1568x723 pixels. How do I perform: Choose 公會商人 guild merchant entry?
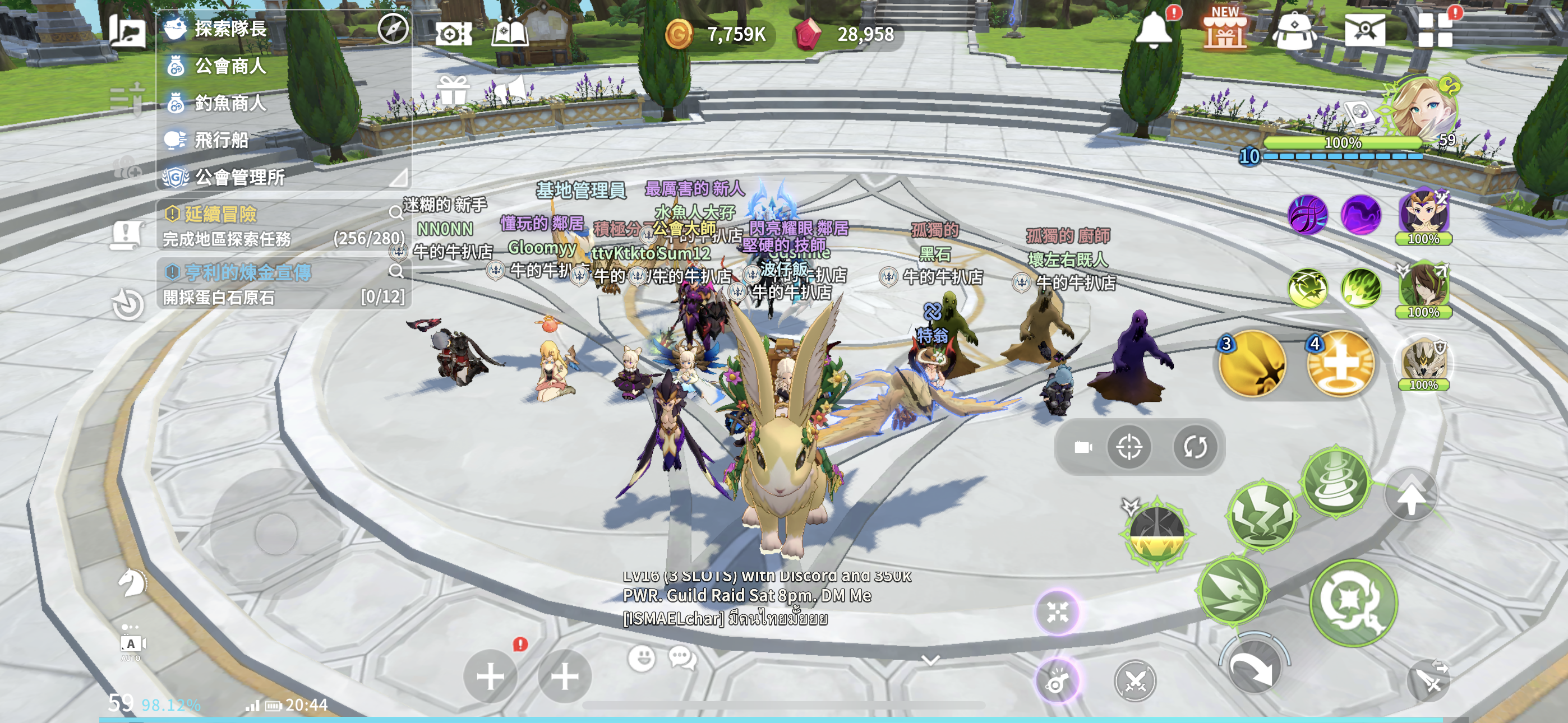[230, 66]
